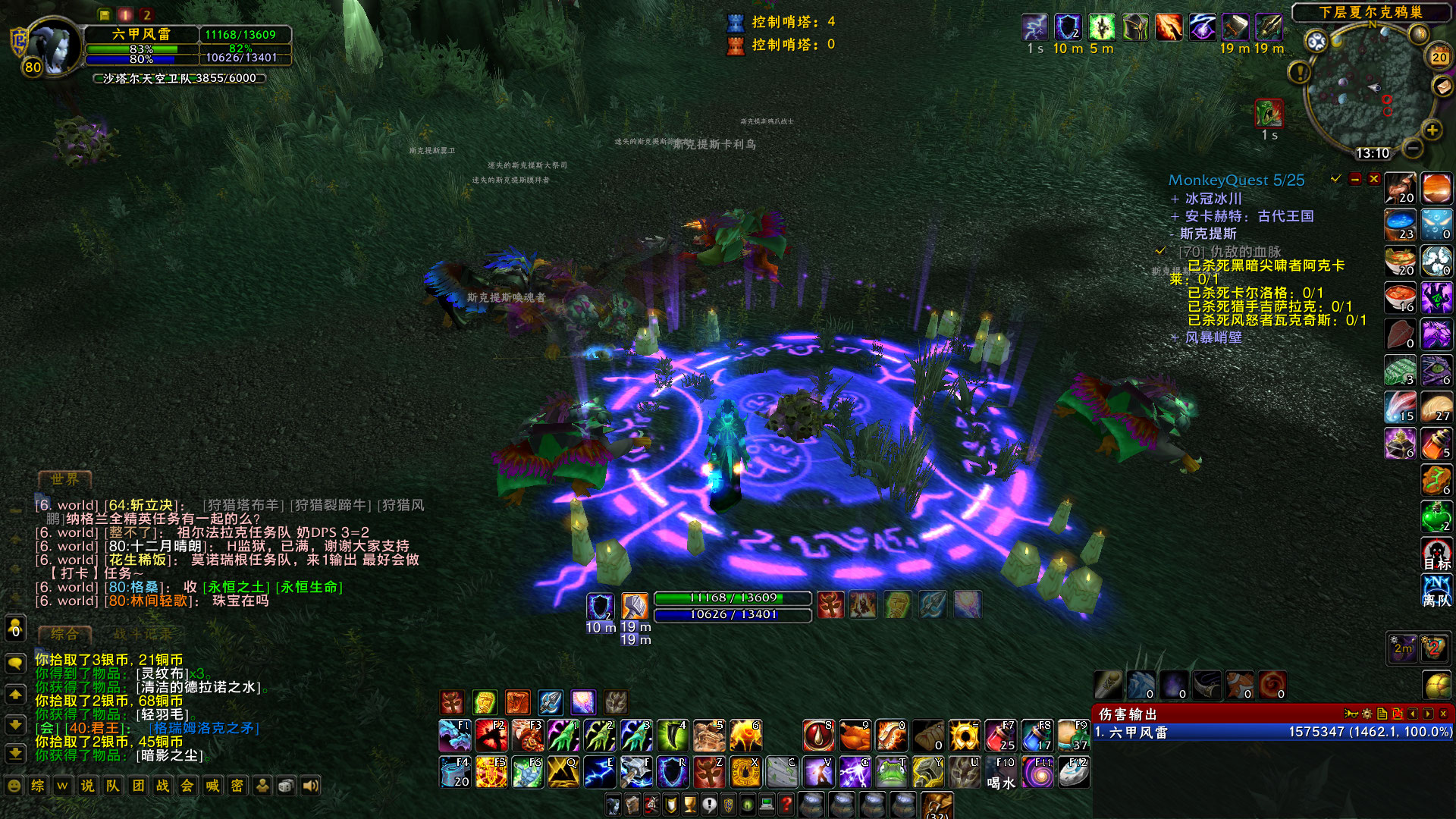Click the dice roll icon near chat channels
Screen dimensions: 1456x819
(286, 786)
